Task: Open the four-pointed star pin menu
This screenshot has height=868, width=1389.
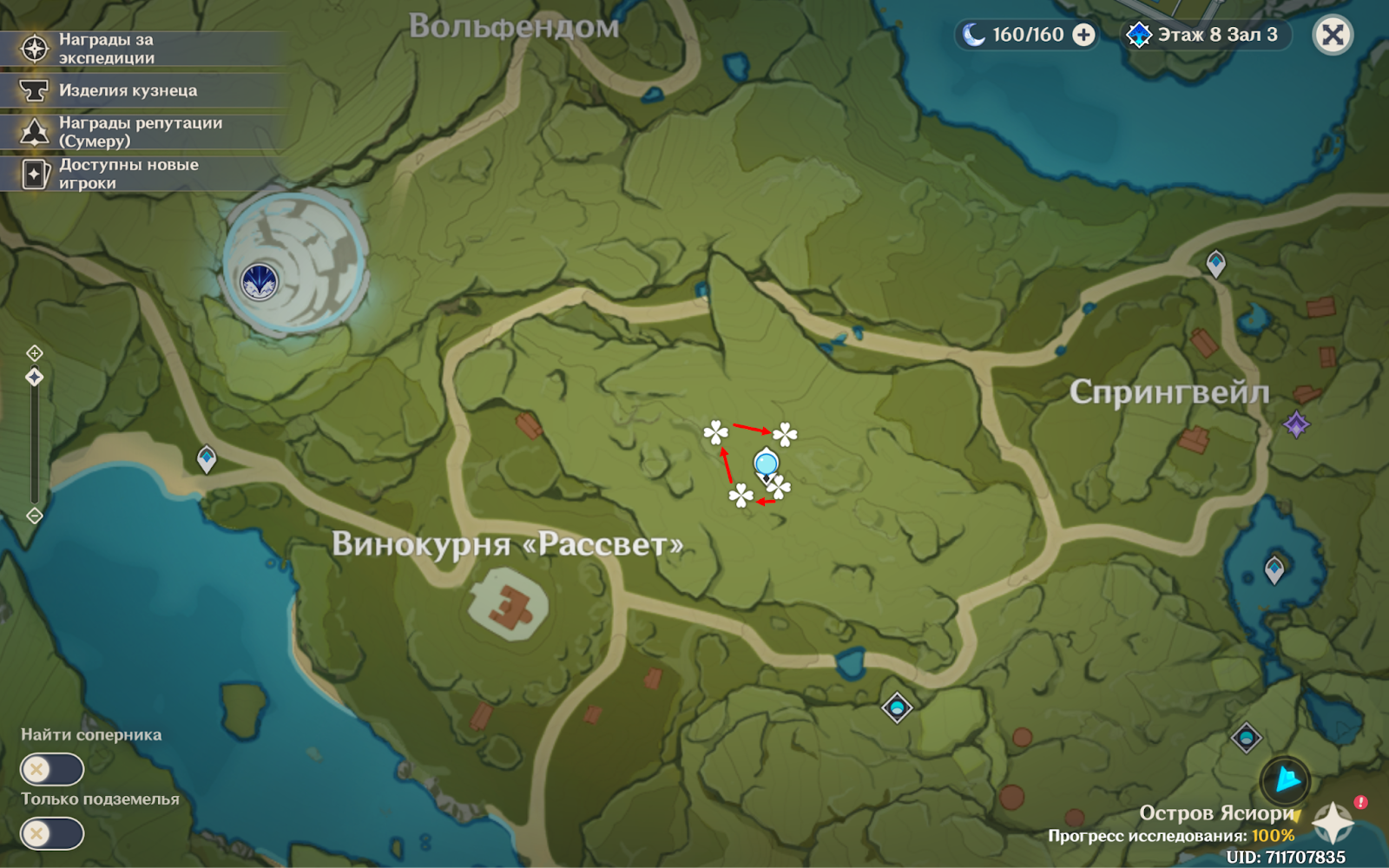Action: tap(1332, 822)
